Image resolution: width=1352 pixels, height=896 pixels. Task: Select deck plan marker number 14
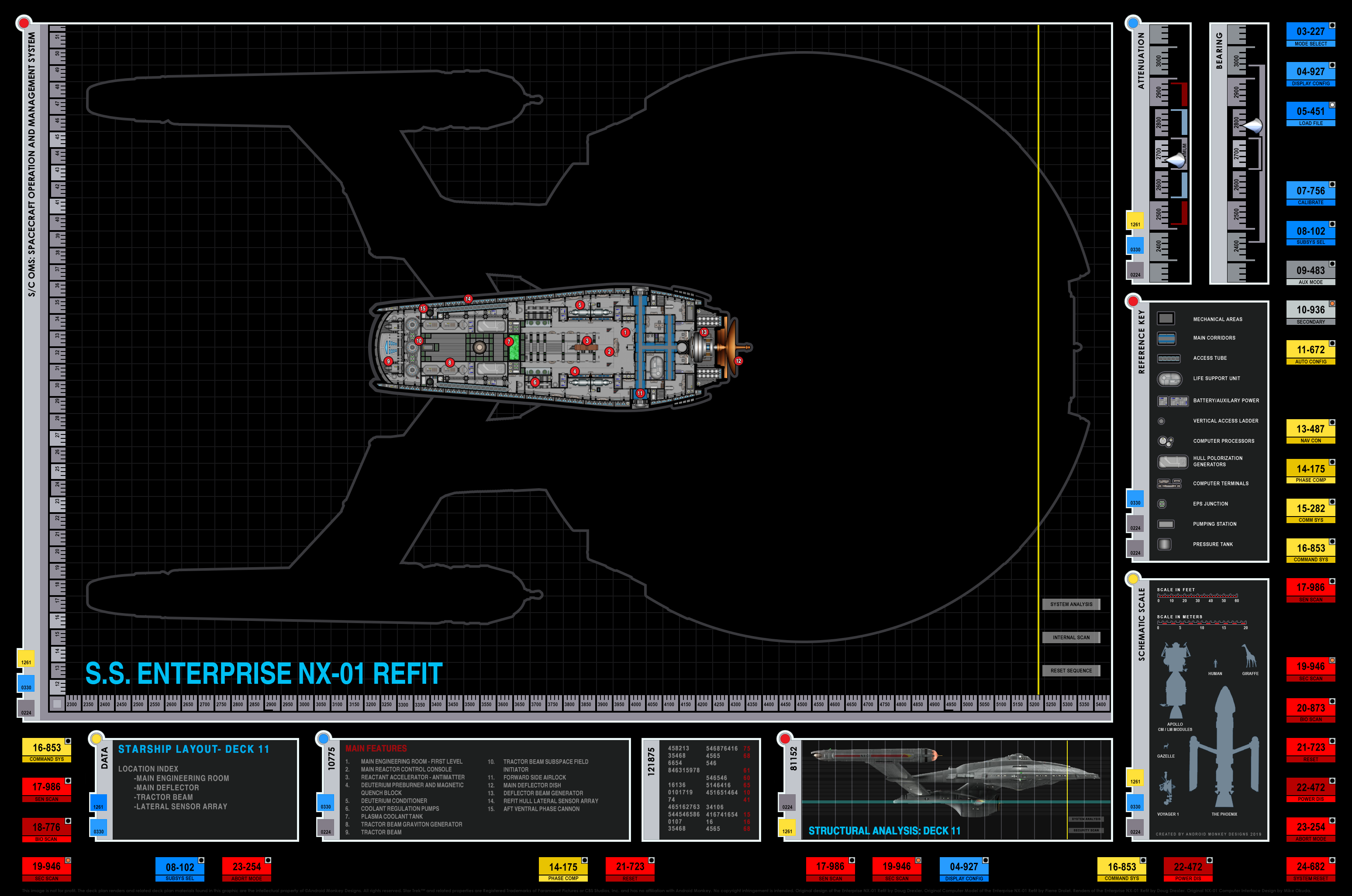pos(468,299)
